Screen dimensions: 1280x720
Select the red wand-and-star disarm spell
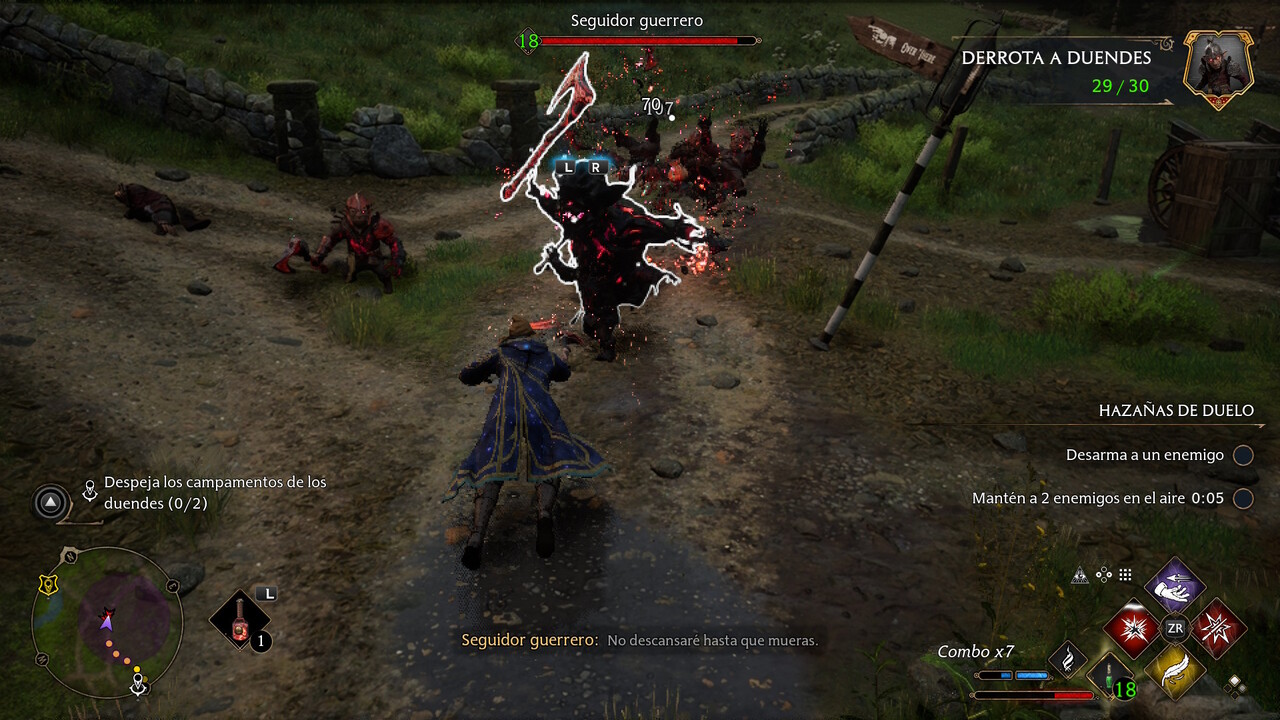click(x=1218, y=629)
